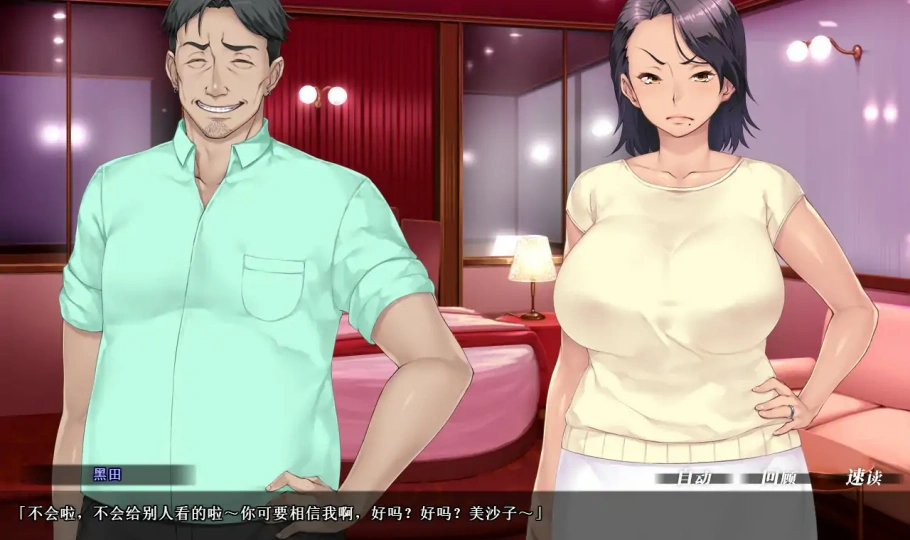The height and width of the screenshot is (540, 910).
Task: Activate 速读 fast-skip mode
Action: click(862, 478)
